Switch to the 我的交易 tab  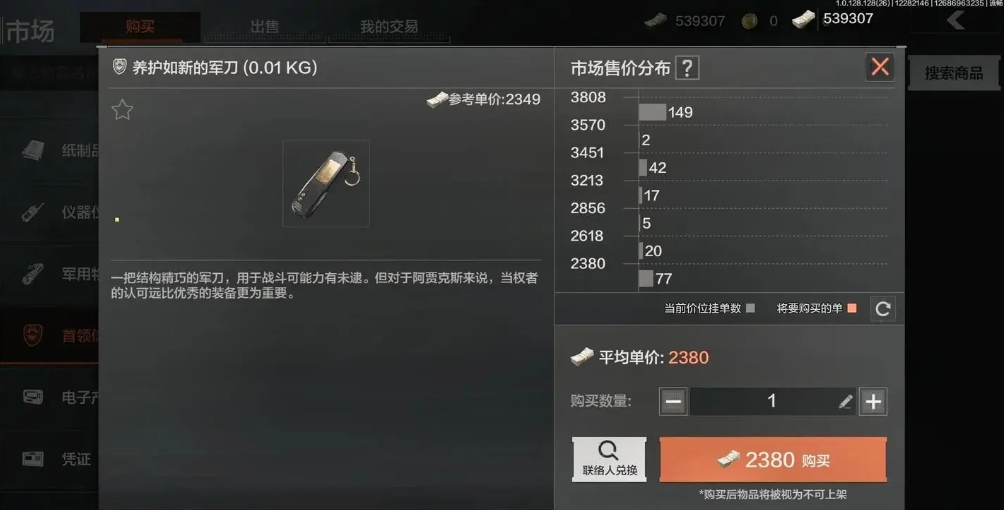(x=389, y=27)
